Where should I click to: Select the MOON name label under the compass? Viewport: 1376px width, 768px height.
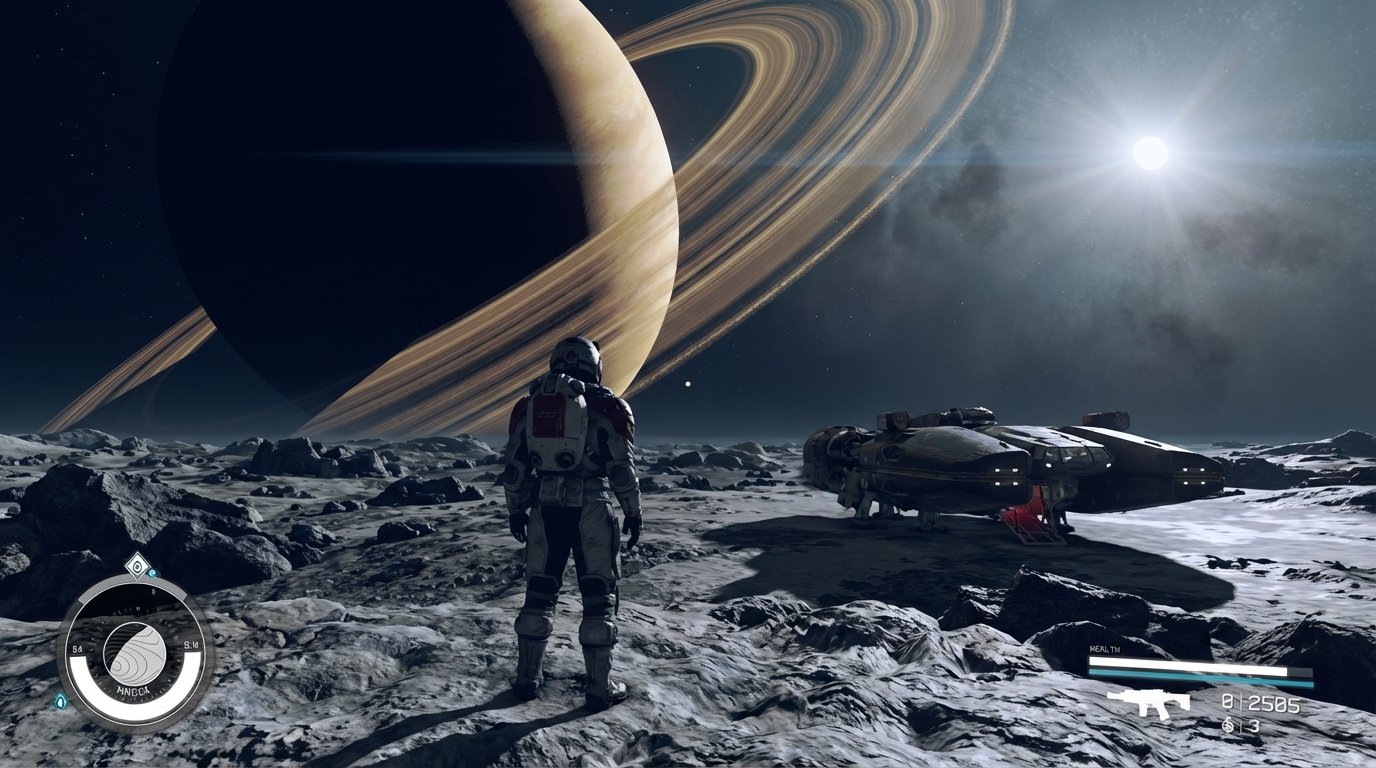pyautogui.click(x=135, y=690)
